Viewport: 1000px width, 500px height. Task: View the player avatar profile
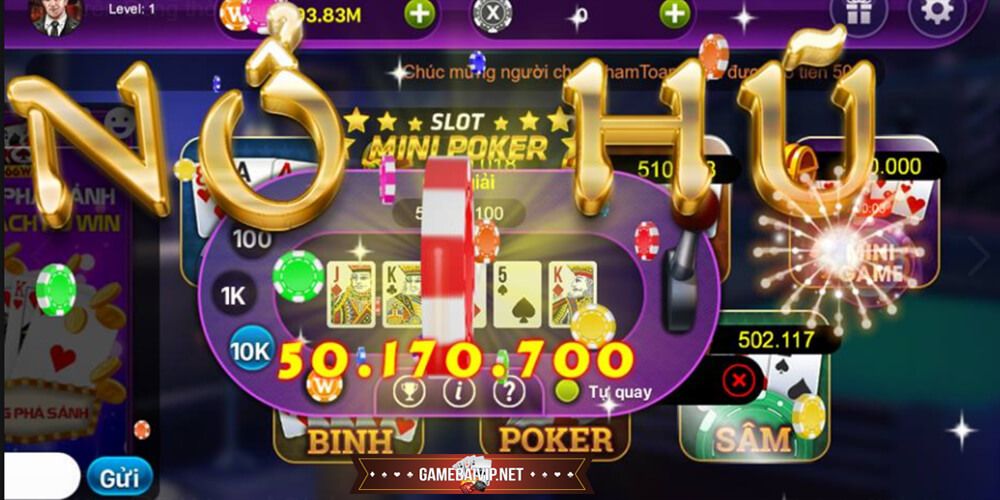(x=55, y=15)
